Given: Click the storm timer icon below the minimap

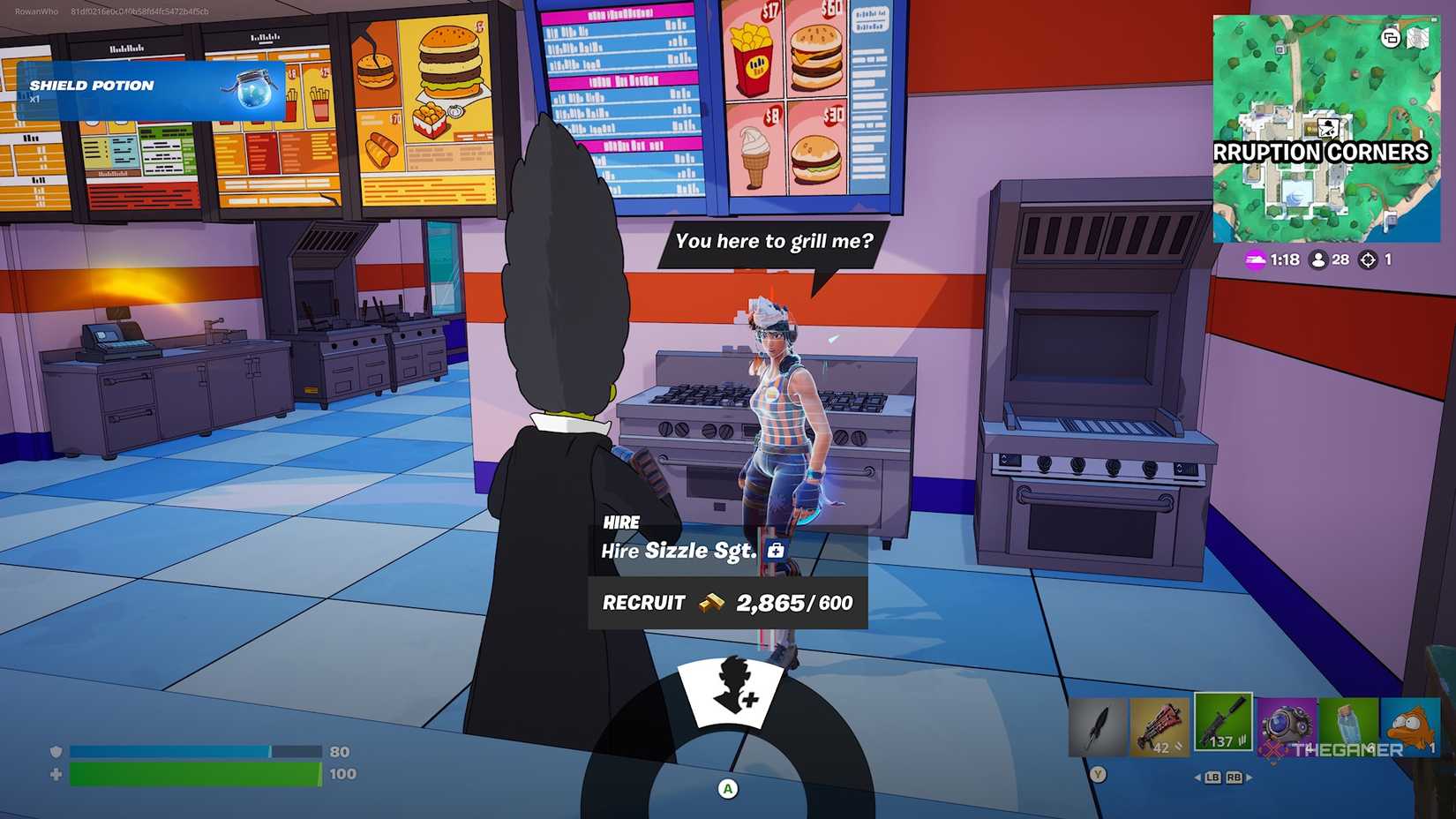Looking at the screenshot, I should pyautogui.click(x=1257, y=261).
